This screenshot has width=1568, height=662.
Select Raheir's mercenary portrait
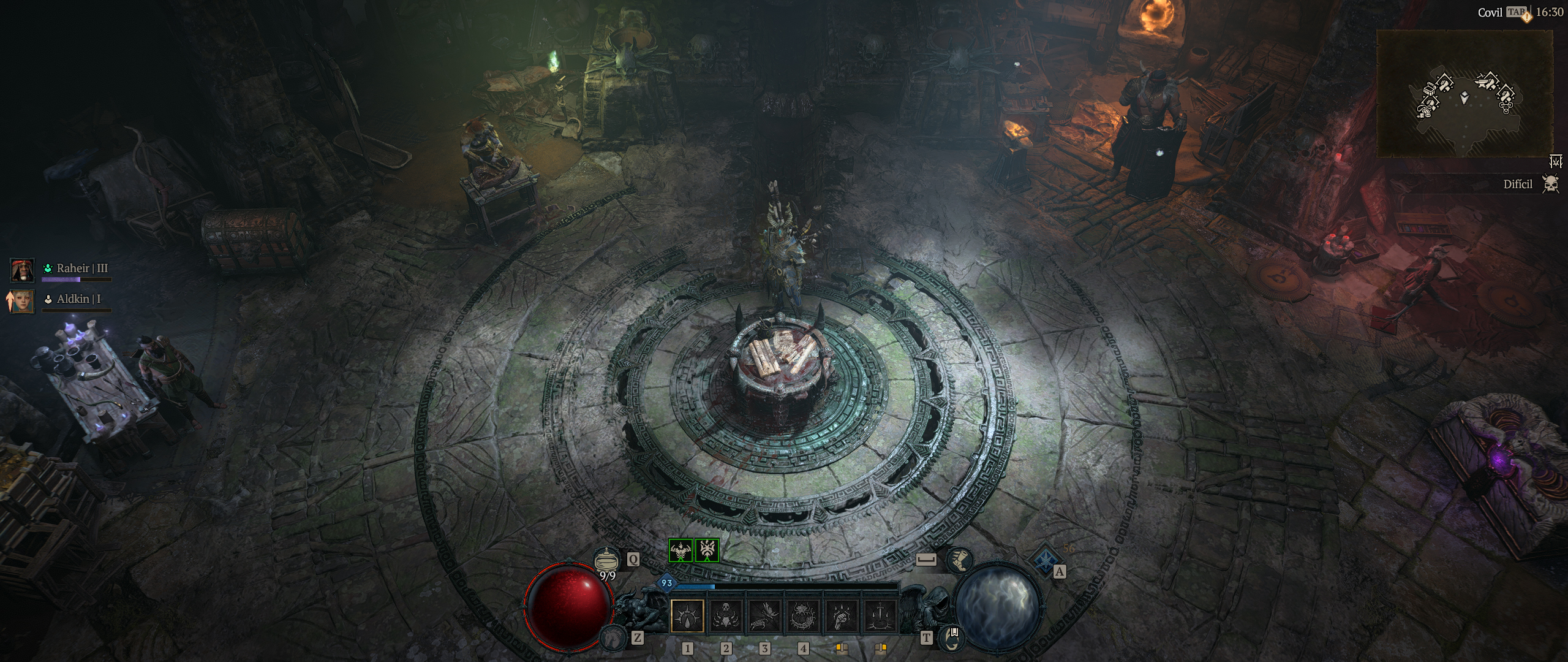click(x=23, y=270)
